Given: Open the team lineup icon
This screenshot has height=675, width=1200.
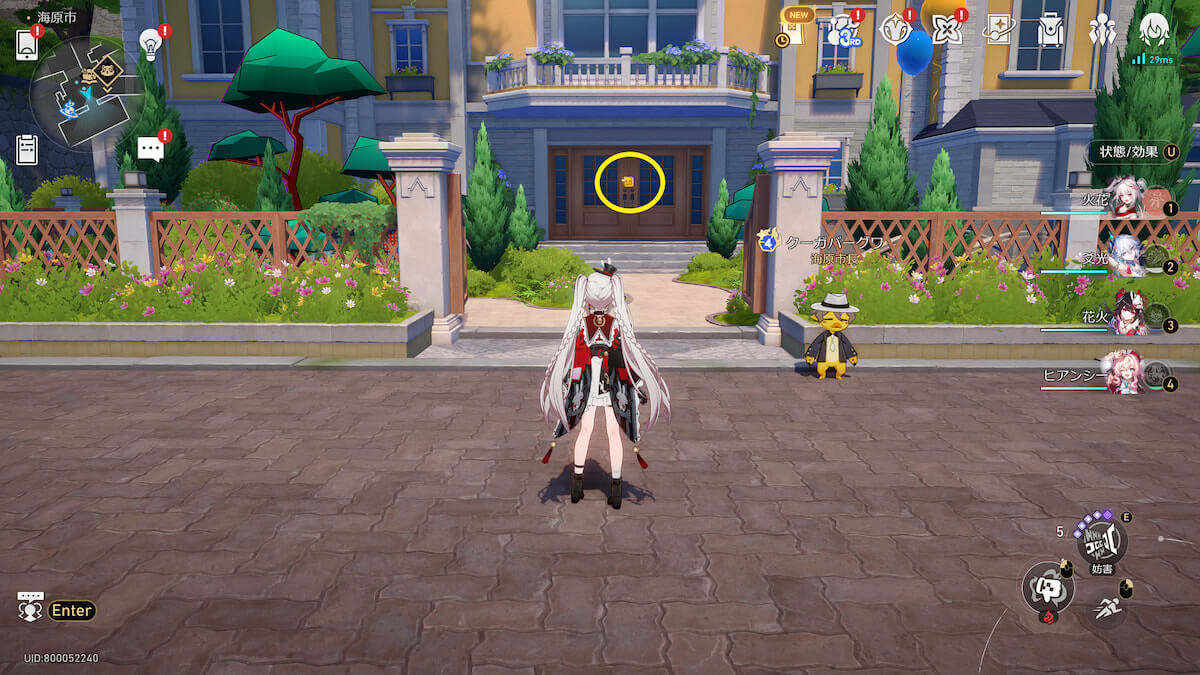Looking at the screenshot, I should (x=1103, y=31).
